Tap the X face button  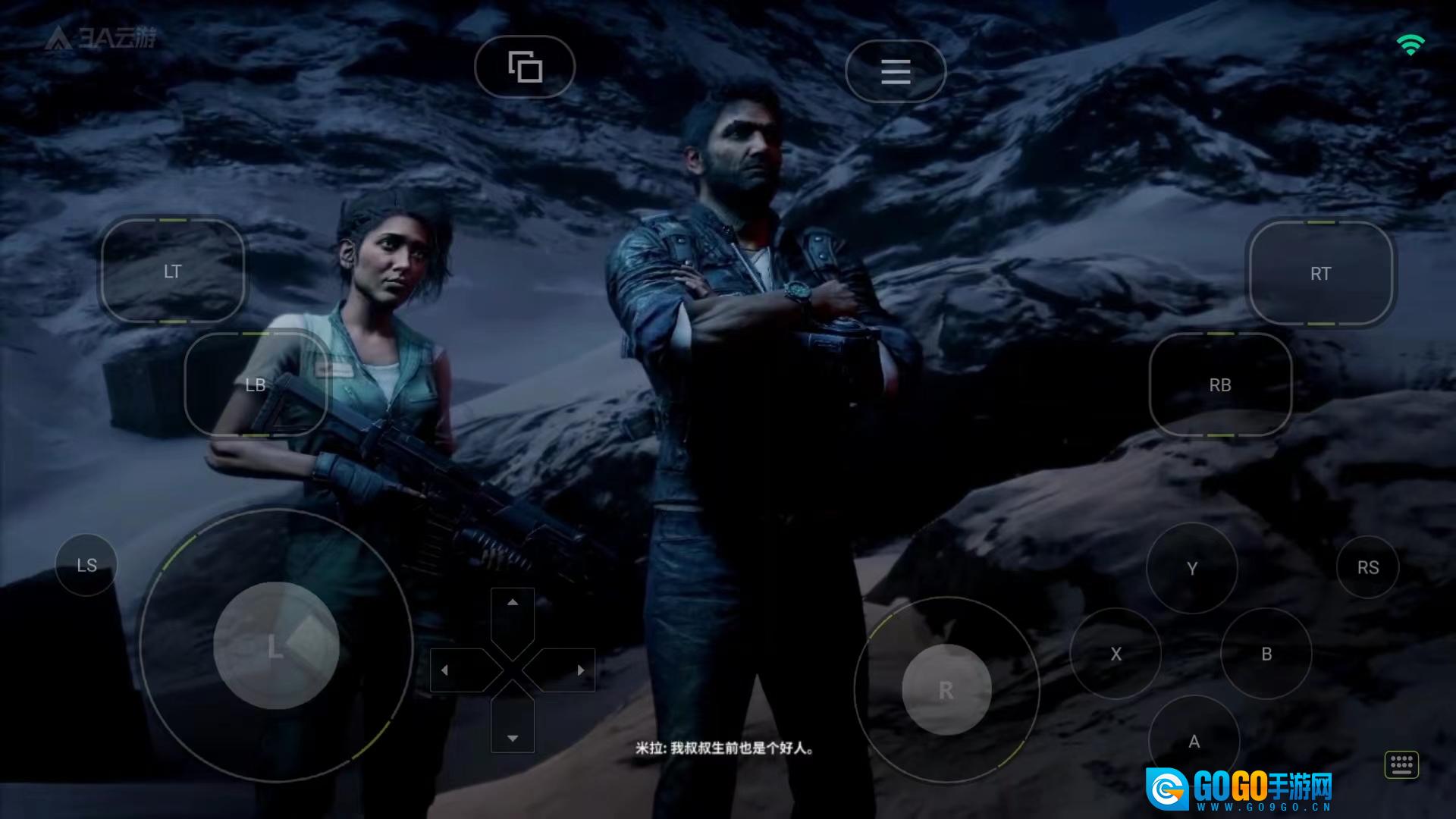click(x=1116, y=654)
